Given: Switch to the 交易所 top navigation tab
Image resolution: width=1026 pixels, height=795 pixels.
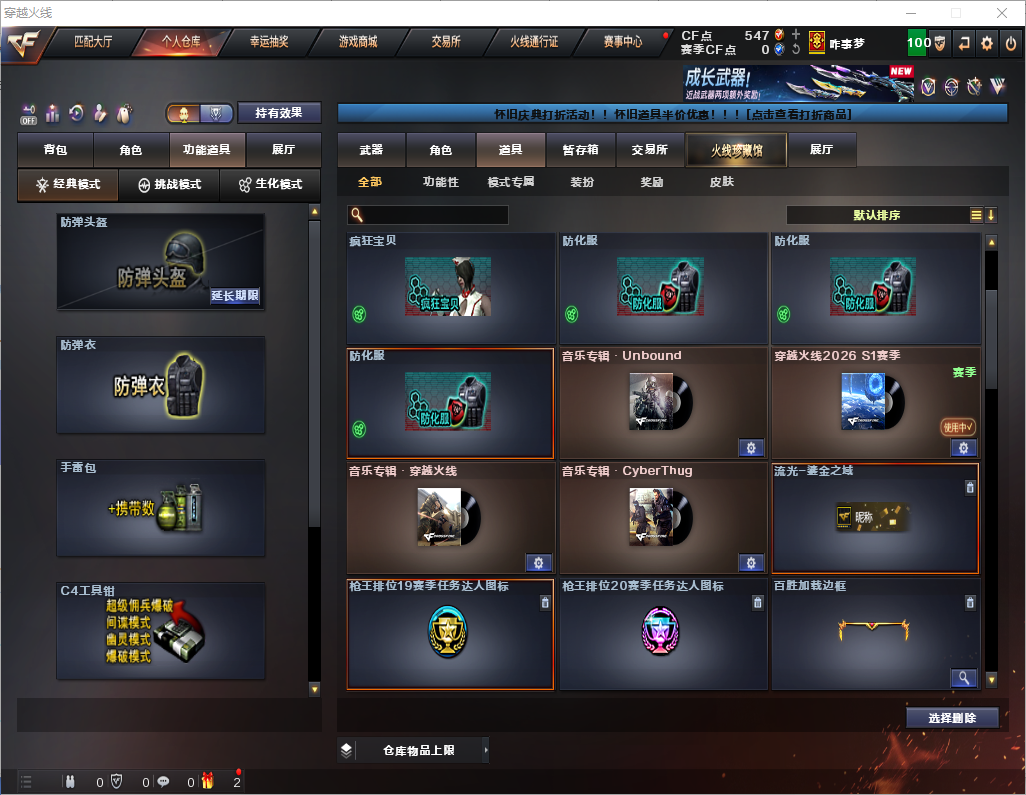Looking at the screenshot, I should tap(446, 42).
